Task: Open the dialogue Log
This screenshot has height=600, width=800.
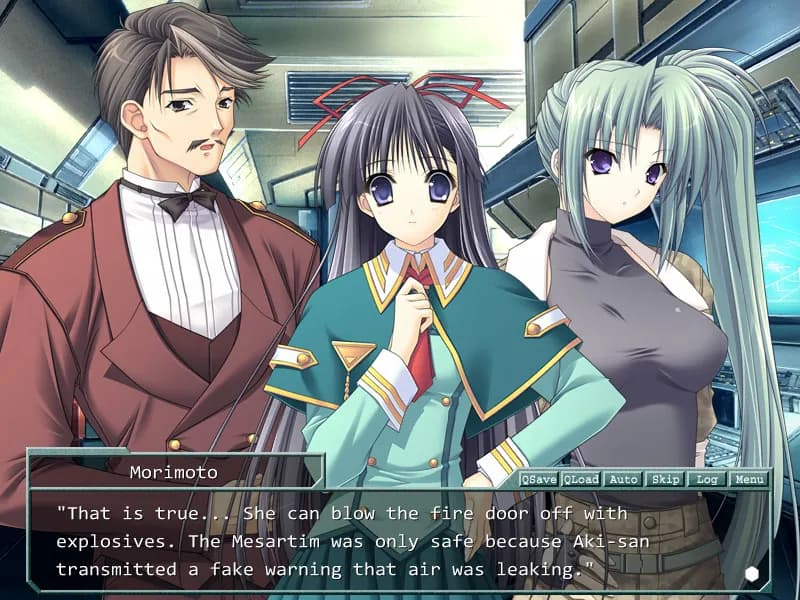Action: (x=706, y=479)
